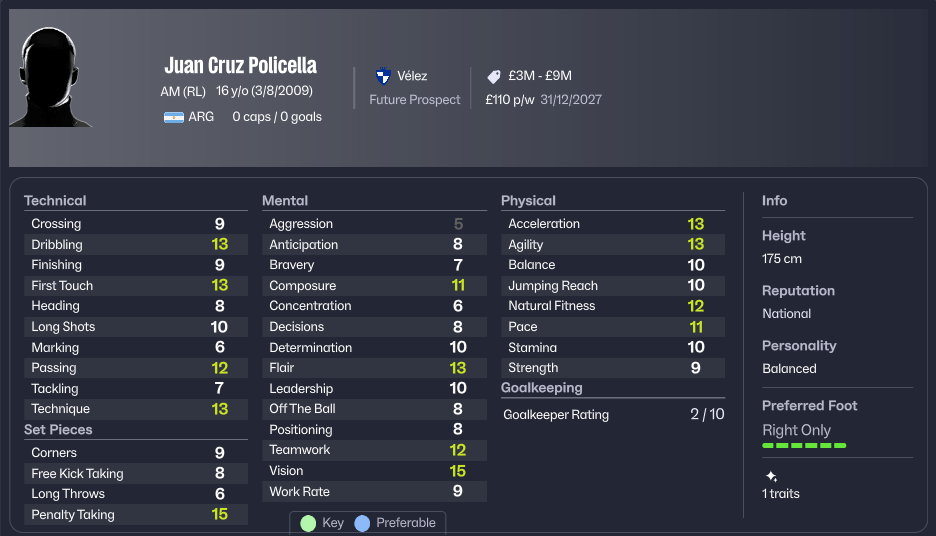Select the Flair attribute row
This screenshot has height=536, width=936.
pyautogui.click(x=374, y=368)
